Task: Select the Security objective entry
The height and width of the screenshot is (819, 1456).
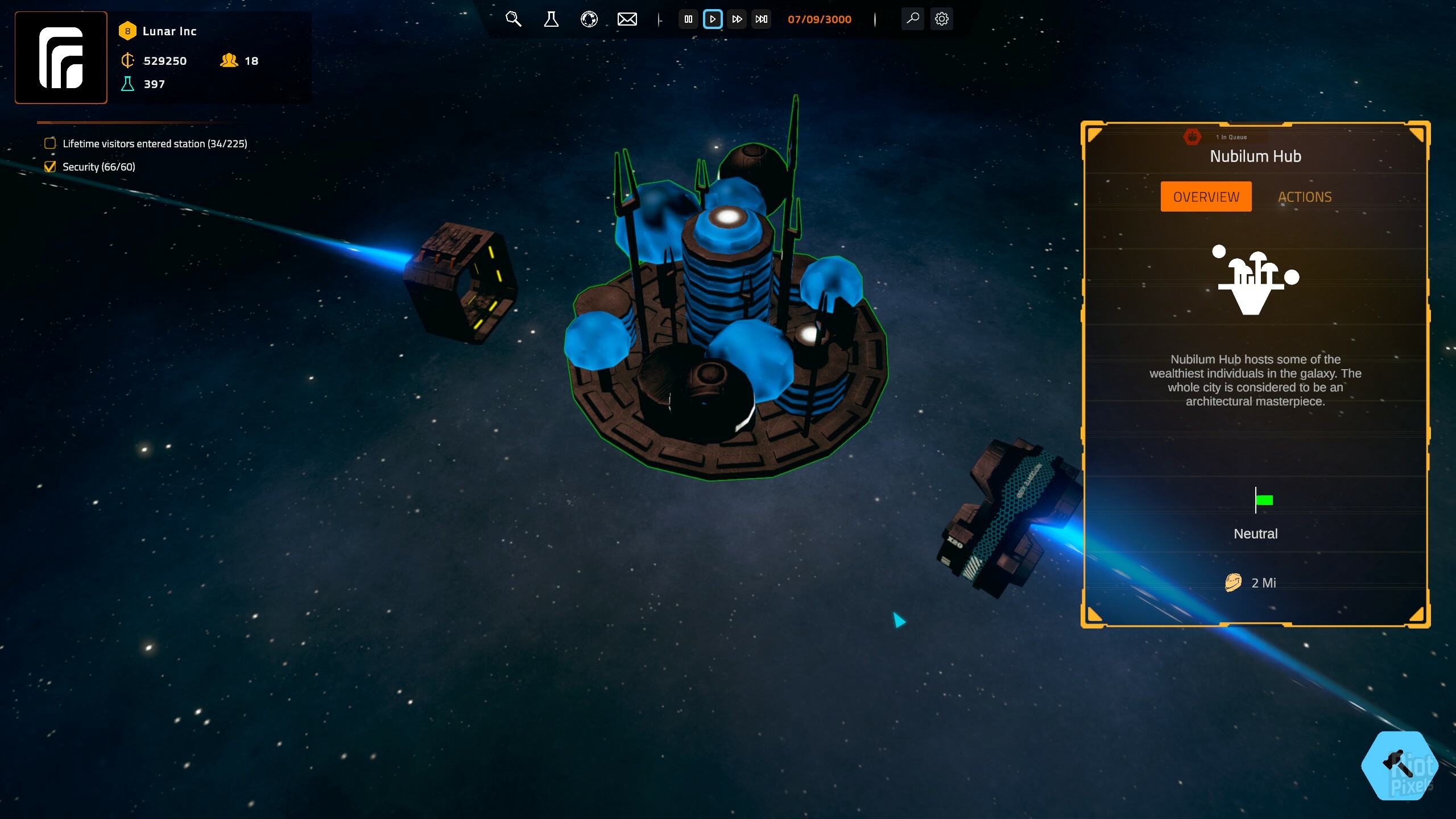Action: click(x=98, y=167)
